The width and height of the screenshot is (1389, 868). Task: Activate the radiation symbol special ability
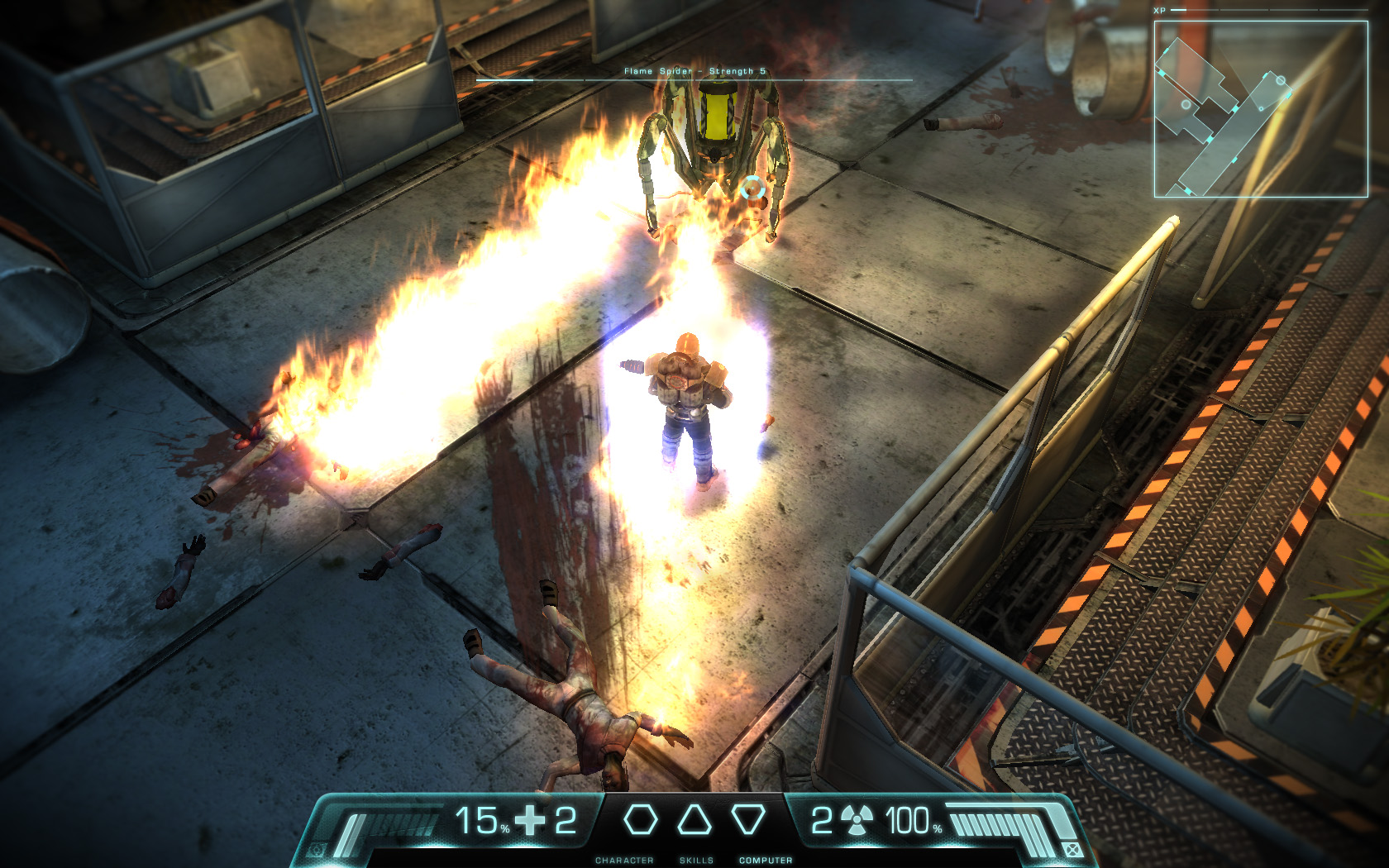pos(857,821)
